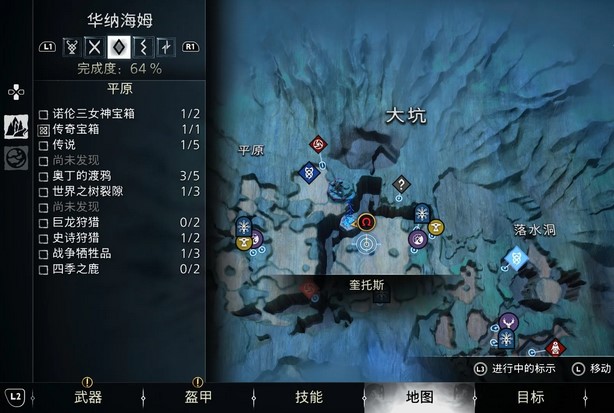The image size is (614, 413).
Task: Switch to the 武器 (Weapons) tab
Action: click(88, 397)
